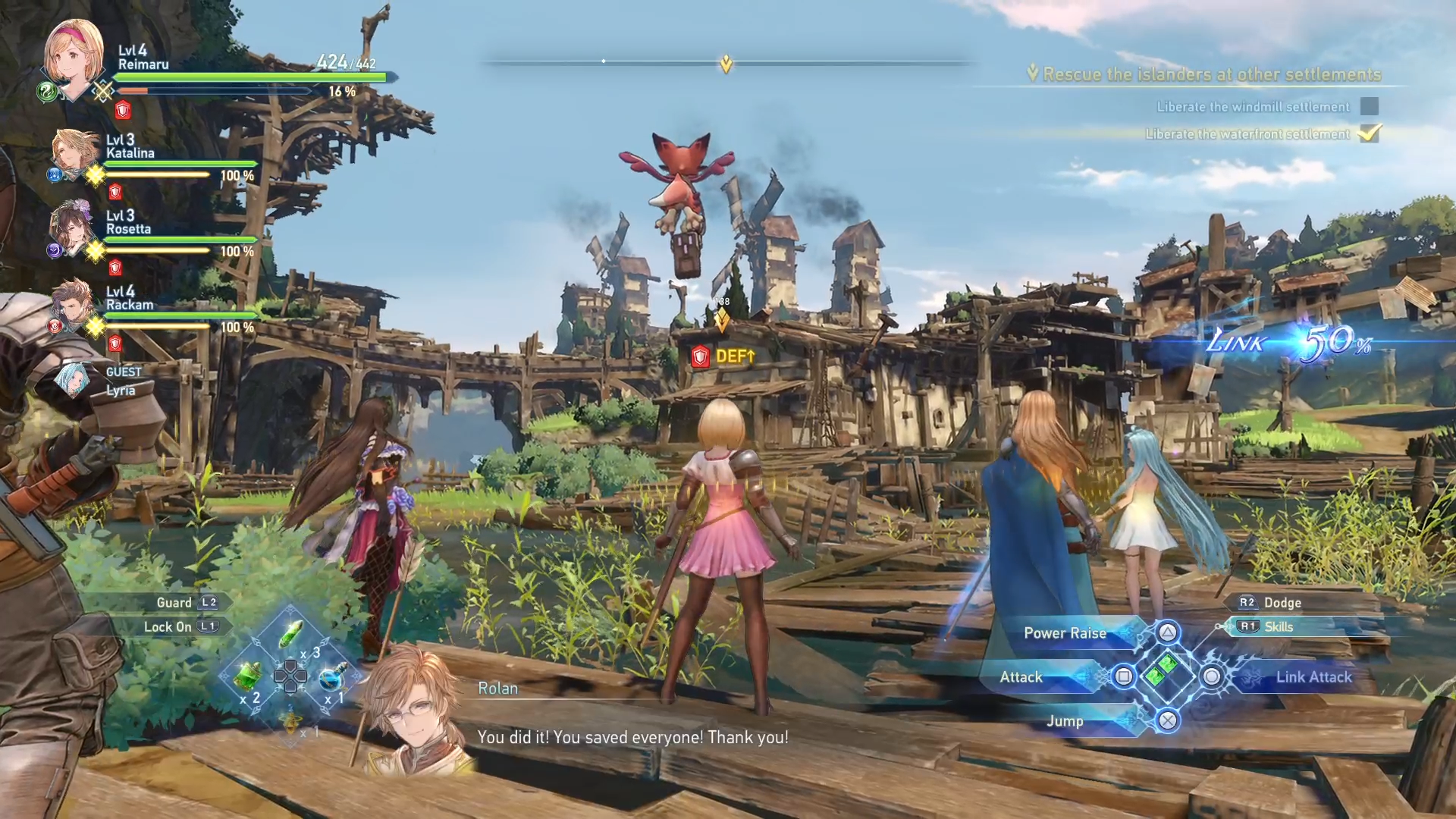Open the 'Rescue the islanders' quest objective
Viewport: 1456px width, 819px height.
click(1211, 74)
